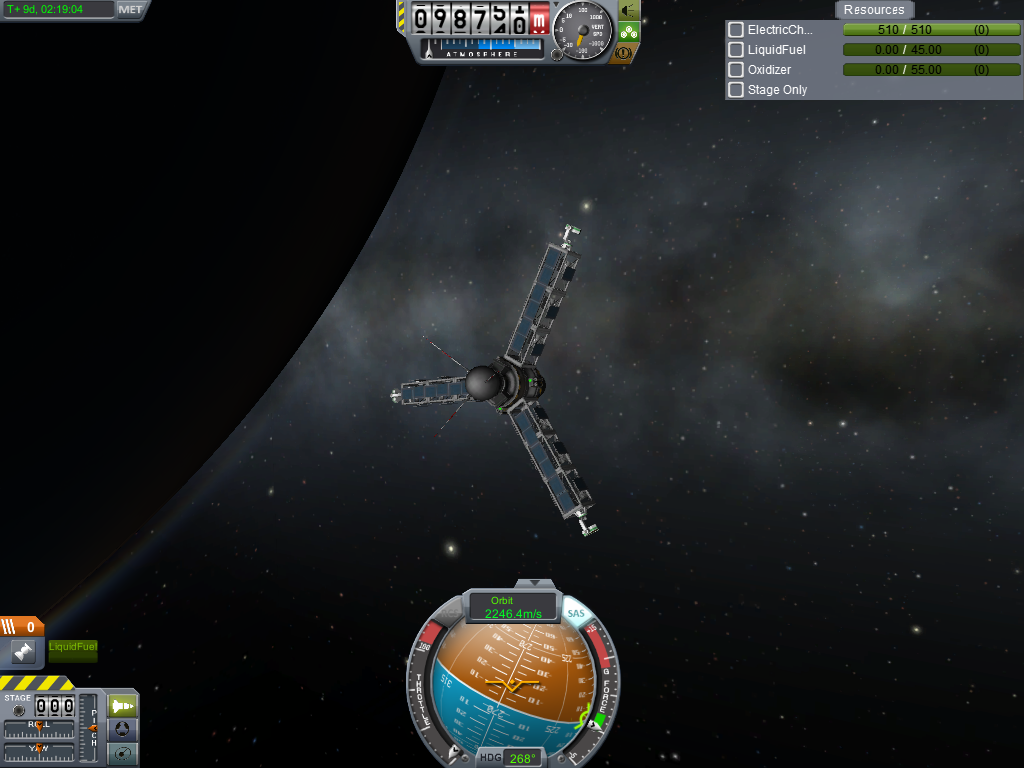1024x768 pixels.
Task: Select the engine icon in the staging stack
Action: [23, 651]
